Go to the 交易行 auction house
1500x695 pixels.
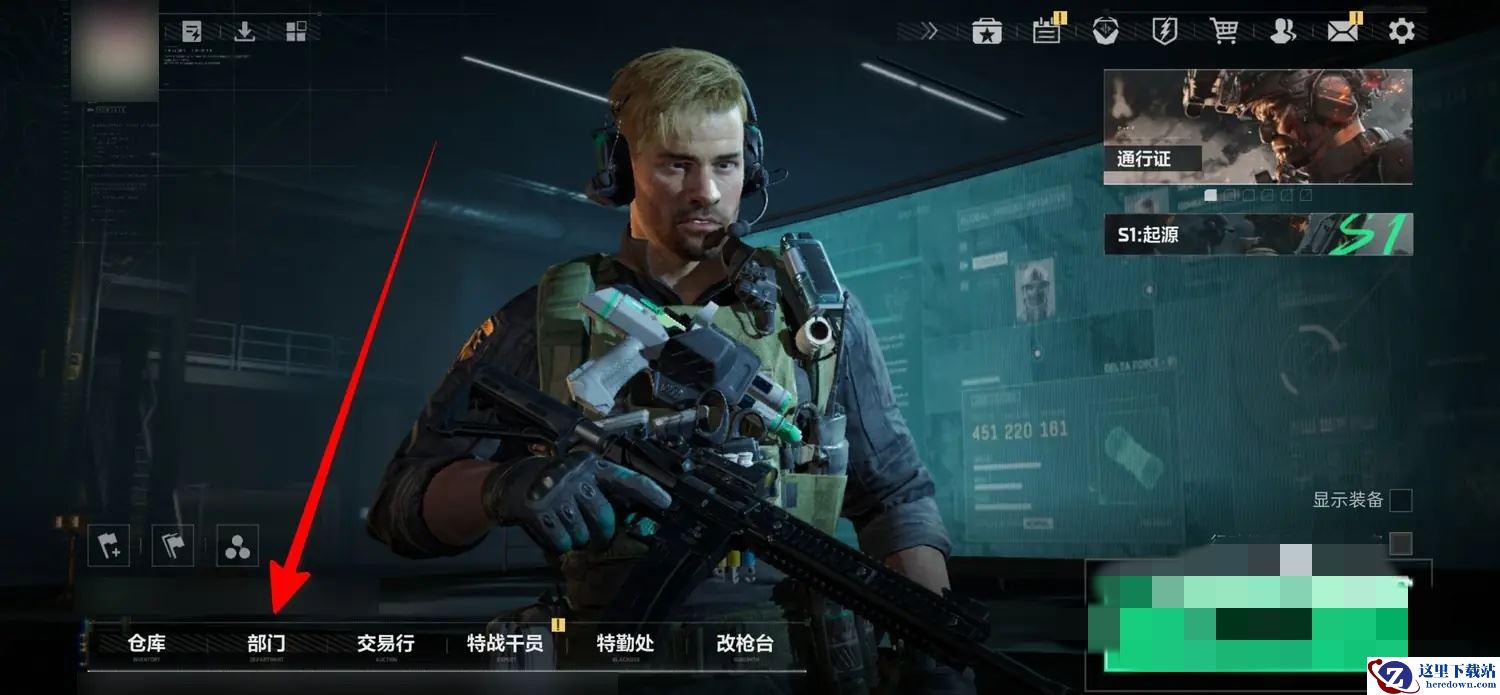(x=385, y=644)
